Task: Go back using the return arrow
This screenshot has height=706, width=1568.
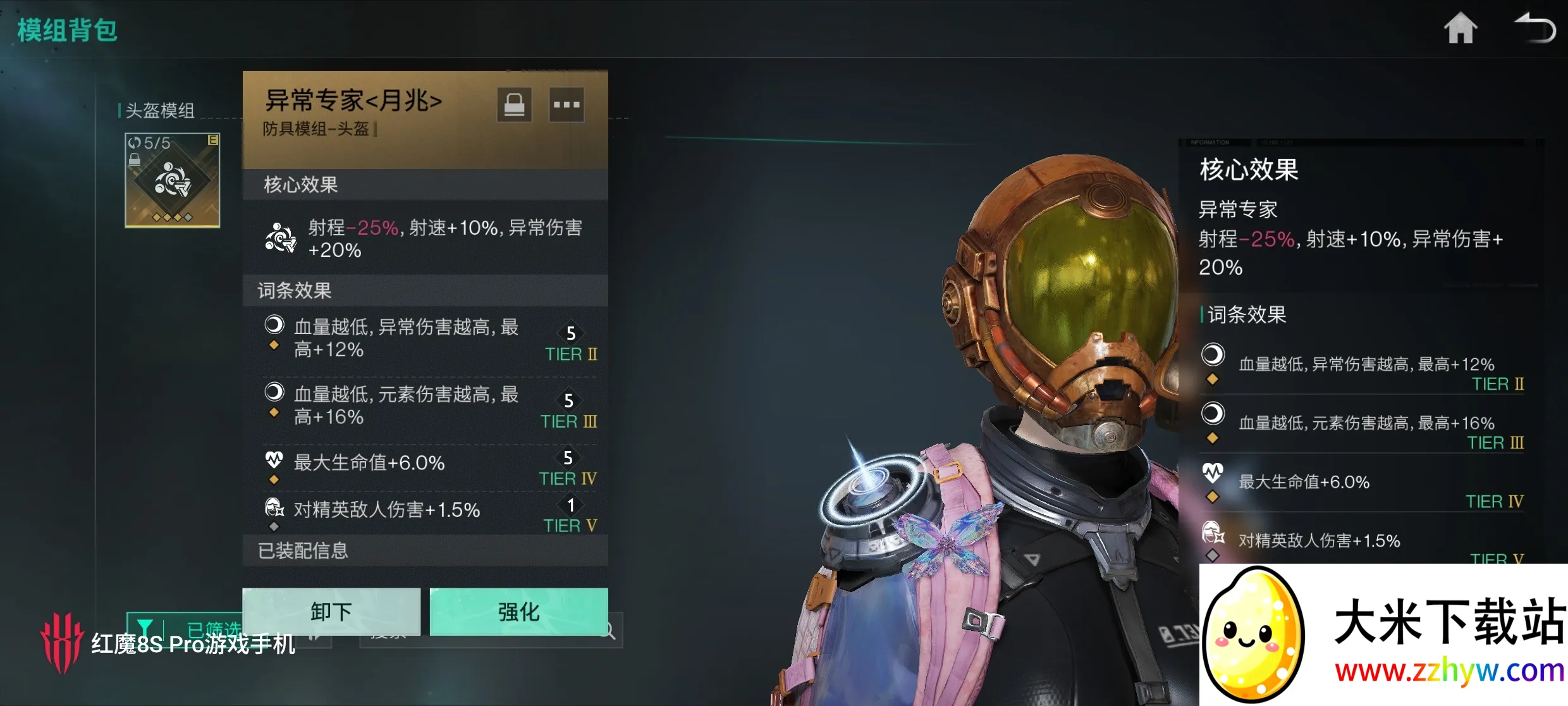Action: (x=1535, y=29)
